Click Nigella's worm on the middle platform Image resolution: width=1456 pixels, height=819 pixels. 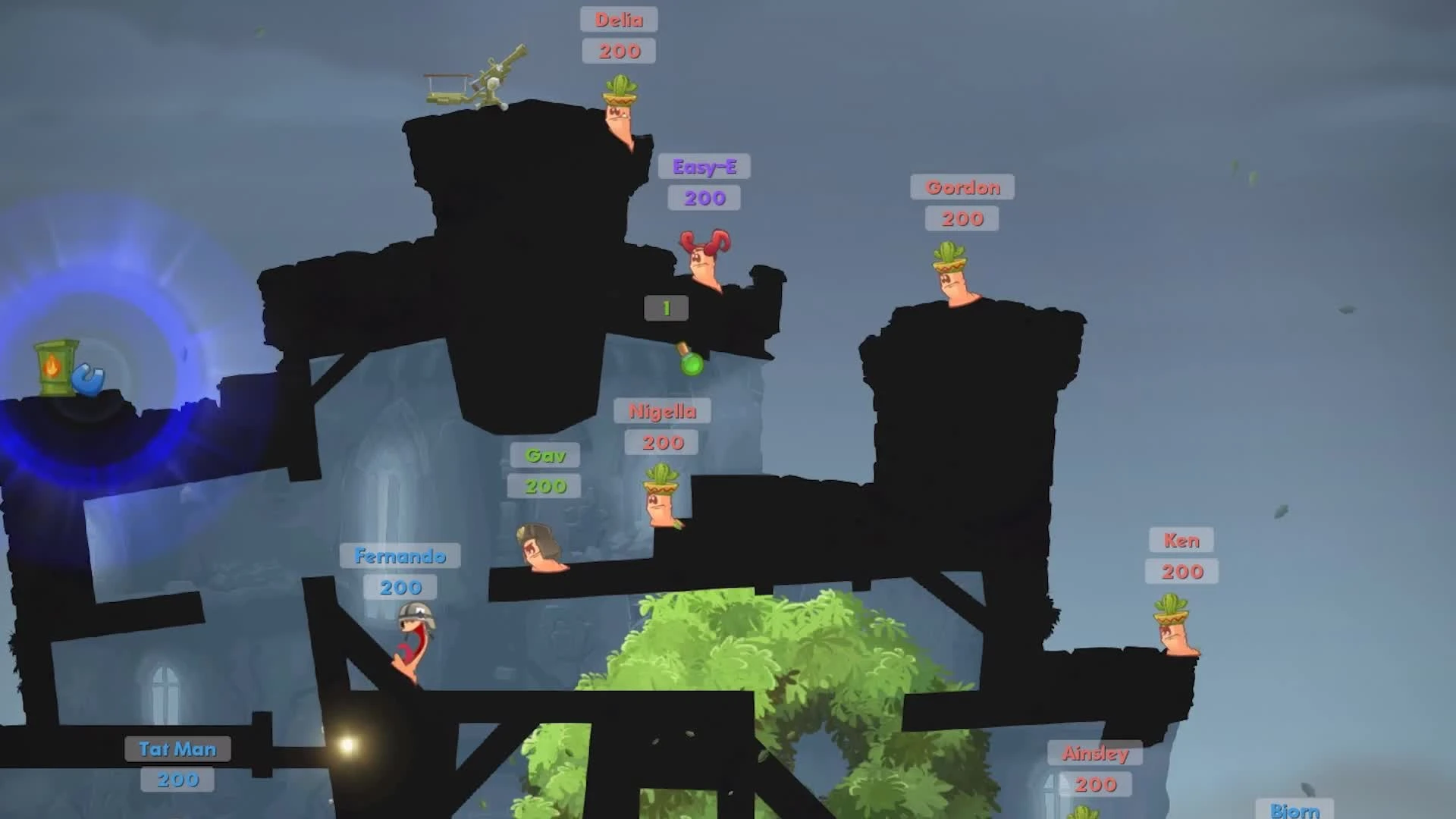pyautogui.click(x=658, y=504)
